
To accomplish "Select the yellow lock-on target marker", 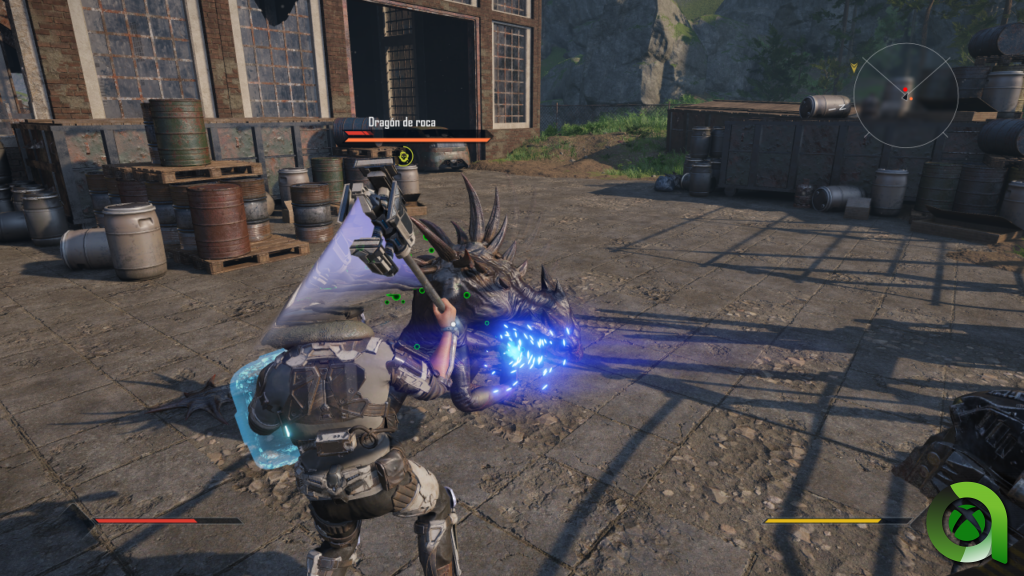I will pyautogui.click(x=404, y=155).
